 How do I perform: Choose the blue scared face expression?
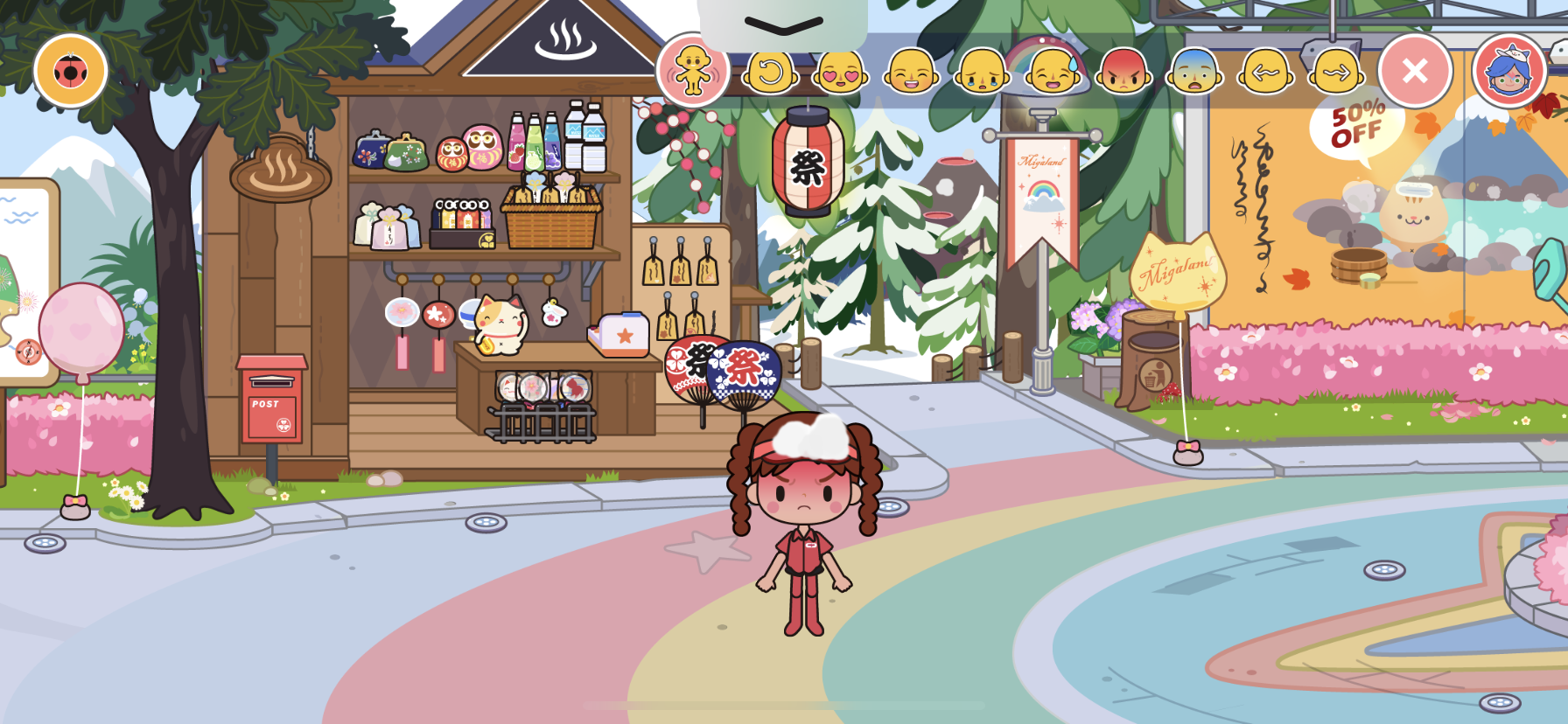[x=1195, y=73]
